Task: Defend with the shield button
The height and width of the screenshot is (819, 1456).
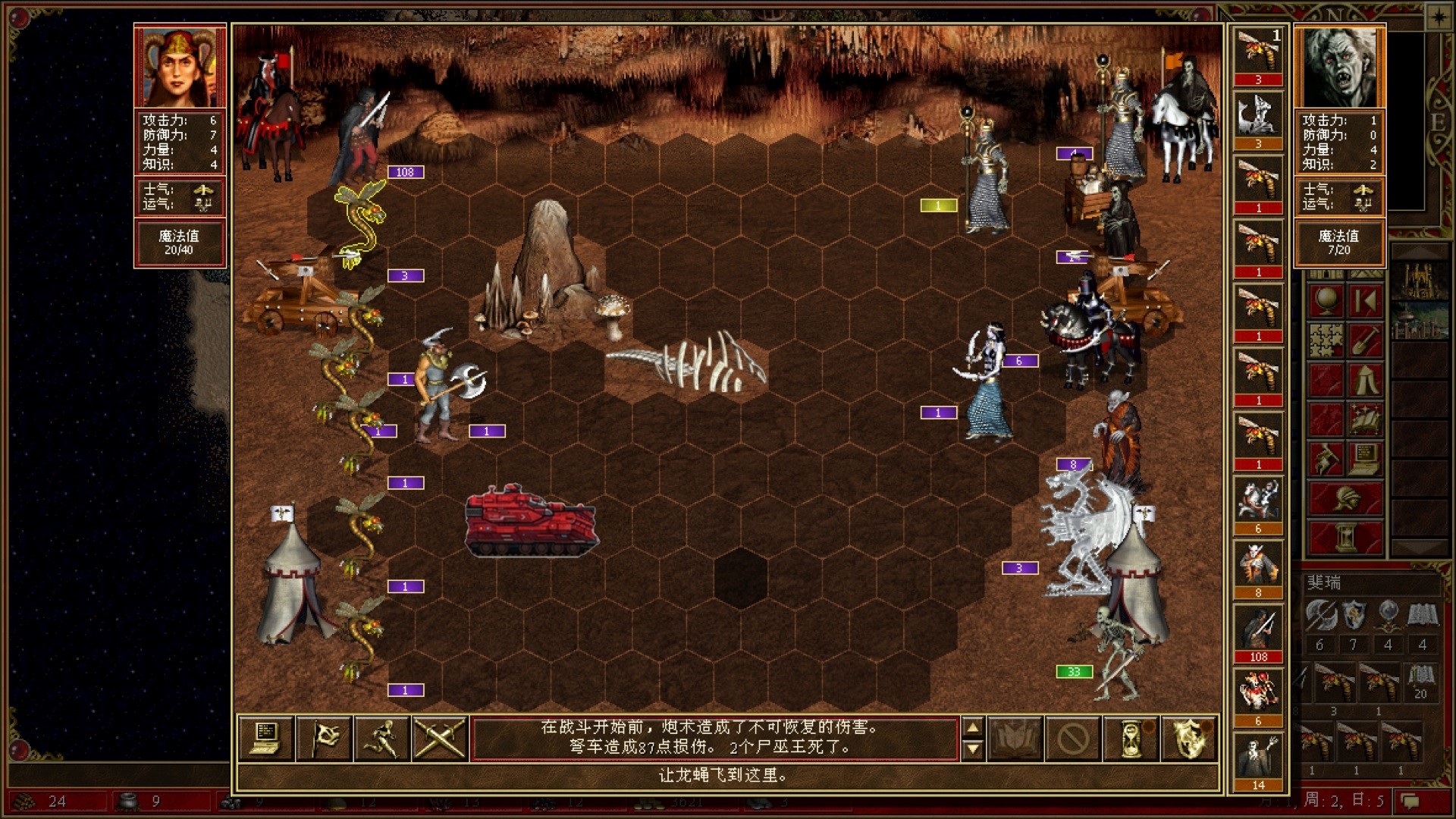Action: click(1189, 737)
